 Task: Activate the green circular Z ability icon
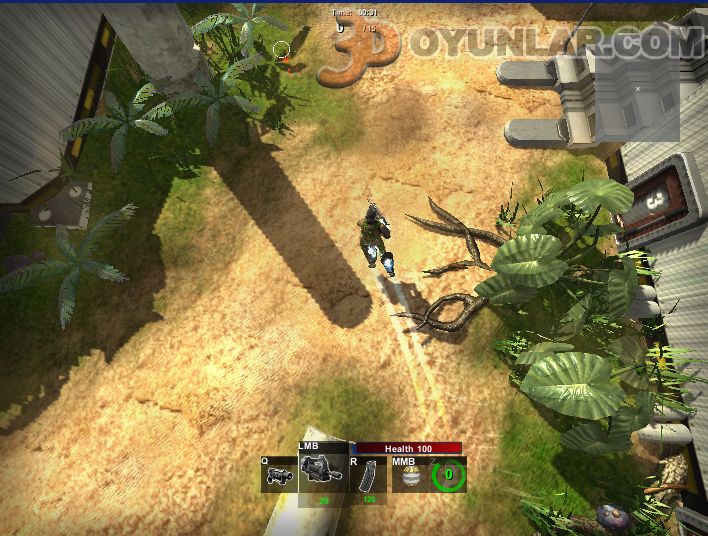click(449, 475)
